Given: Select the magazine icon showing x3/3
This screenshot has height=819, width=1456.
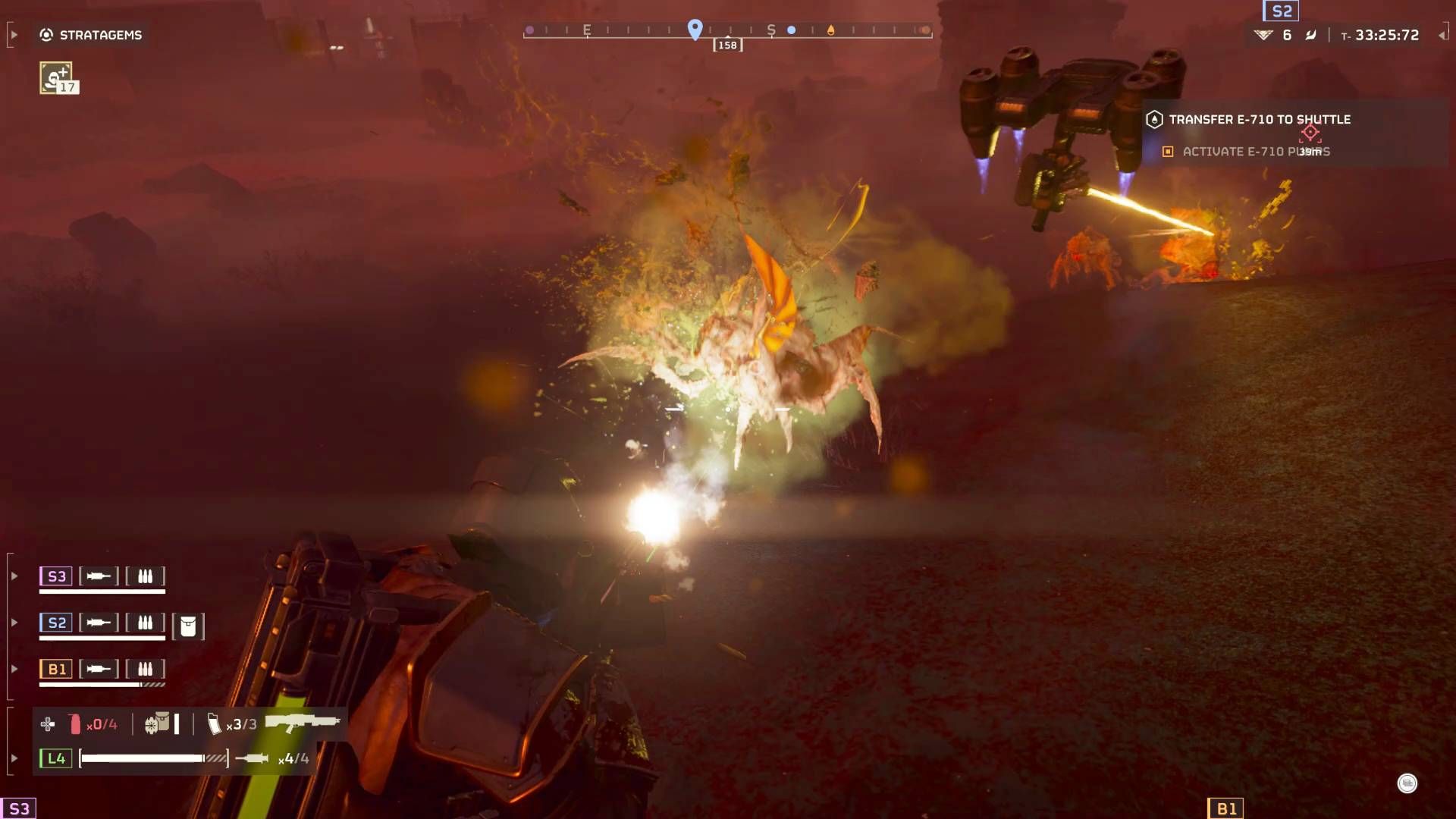Looking at the screenshot, I should tap(216, 723).
